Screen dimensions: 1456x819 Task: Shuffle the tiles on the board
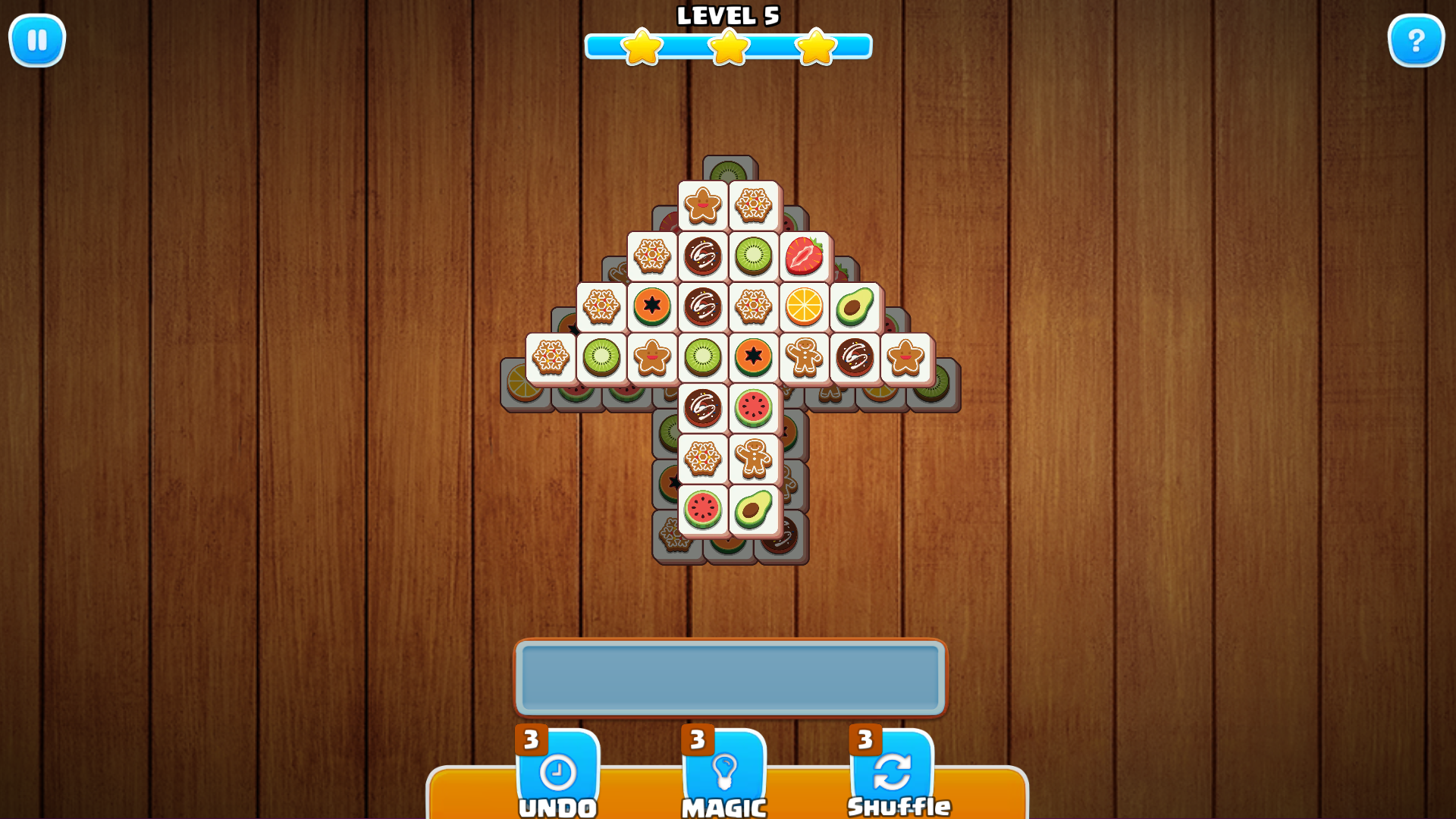pos(892,775)
